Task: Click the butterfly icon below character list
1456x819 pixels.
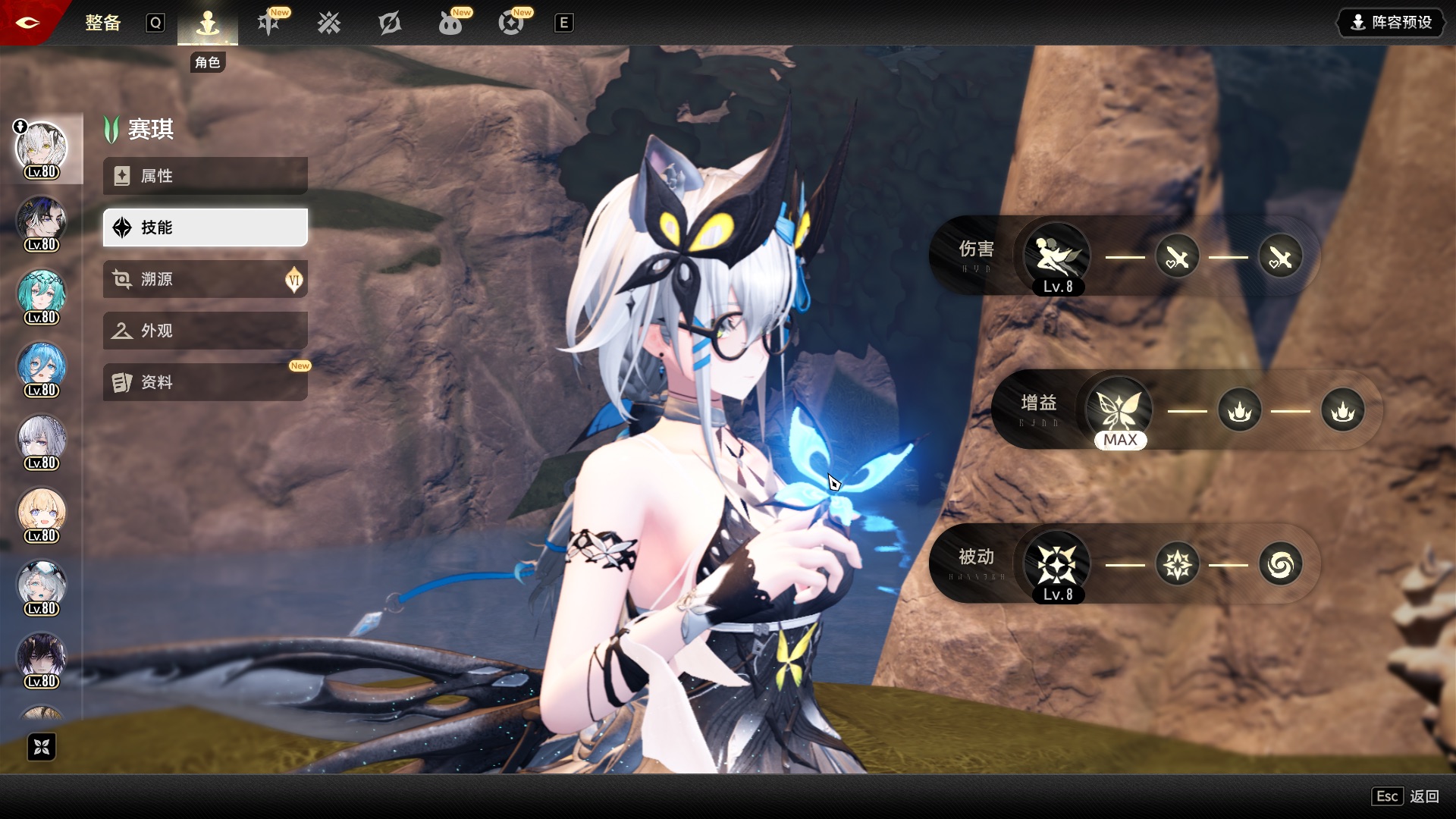Action: 42,747
